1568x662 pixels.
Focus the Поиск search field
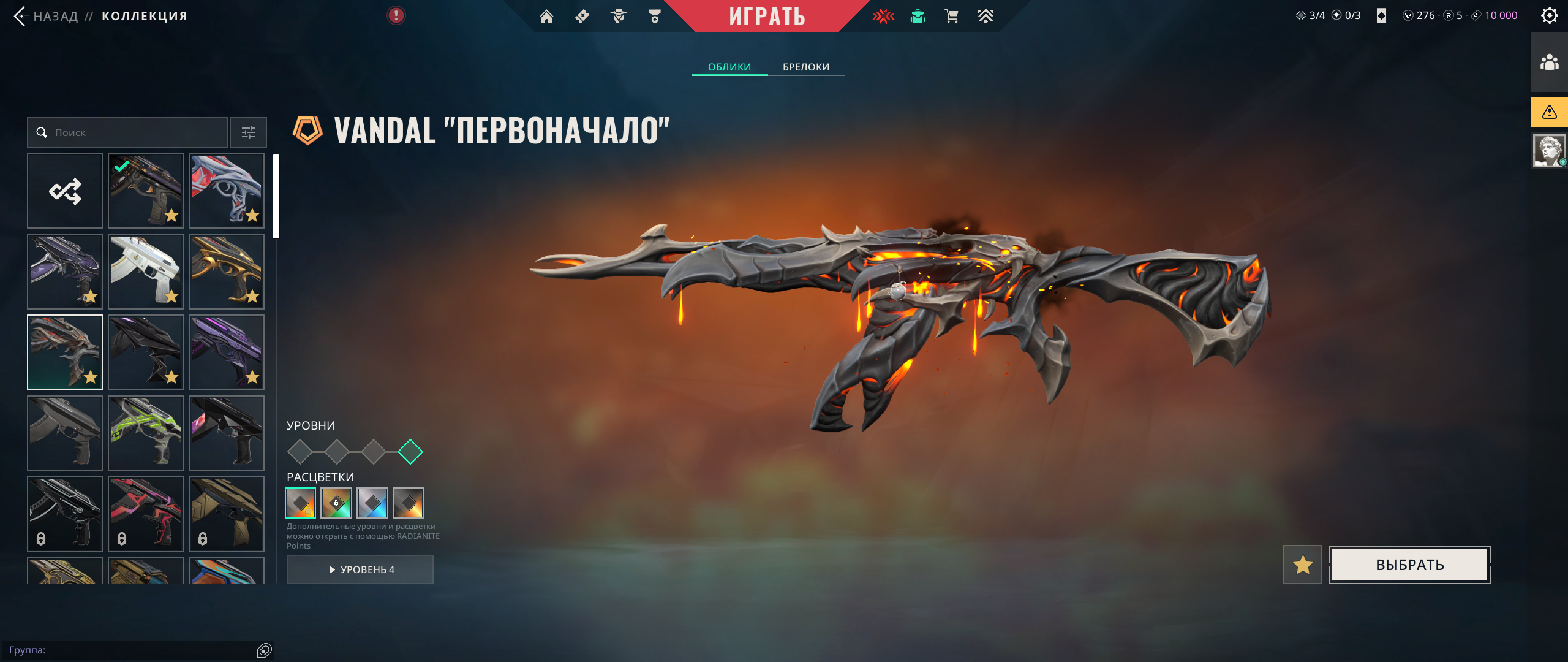point(135,132)
